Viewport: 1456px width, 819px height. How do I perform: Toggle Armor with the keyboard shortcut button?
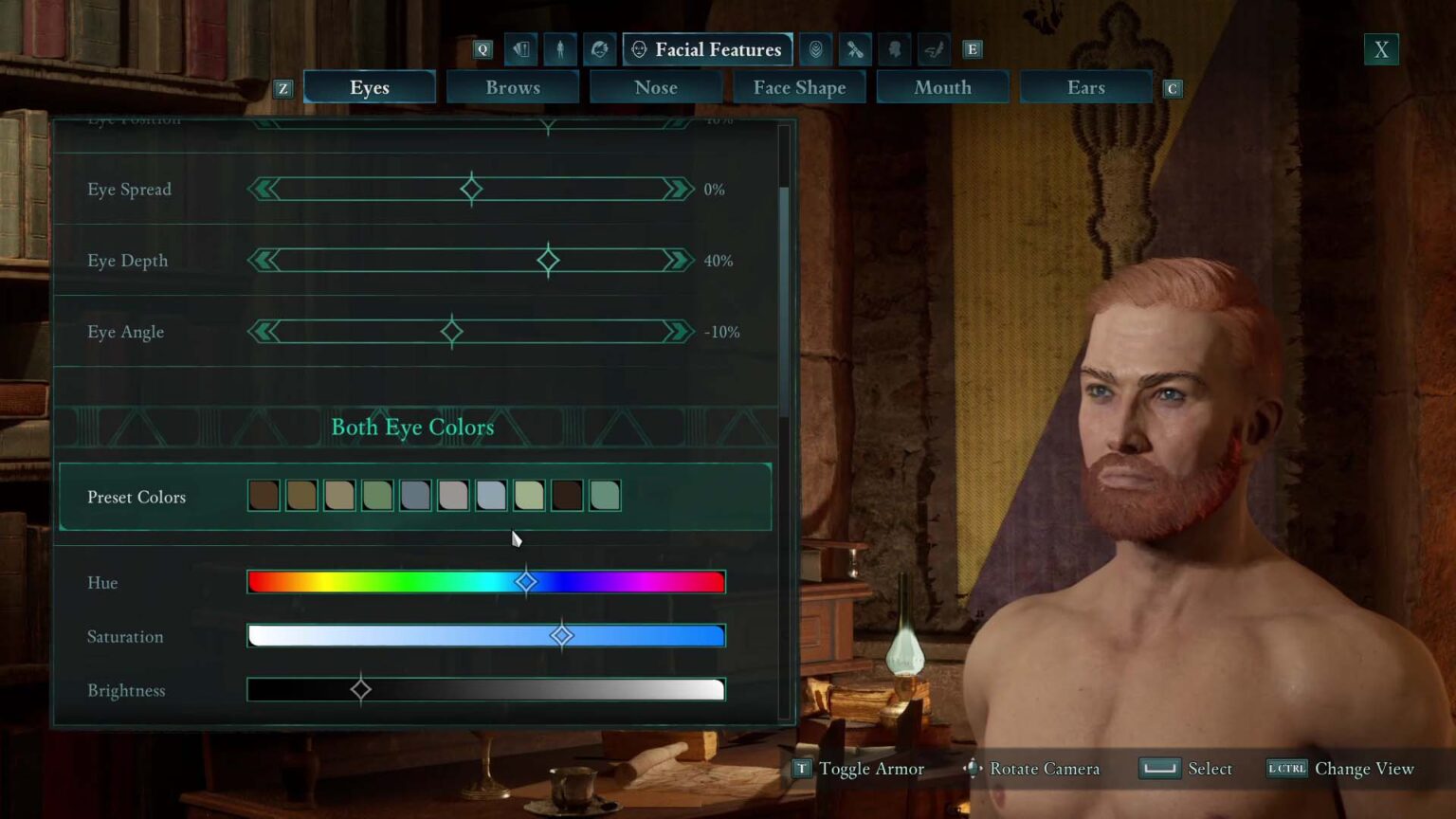pos(802,769)
